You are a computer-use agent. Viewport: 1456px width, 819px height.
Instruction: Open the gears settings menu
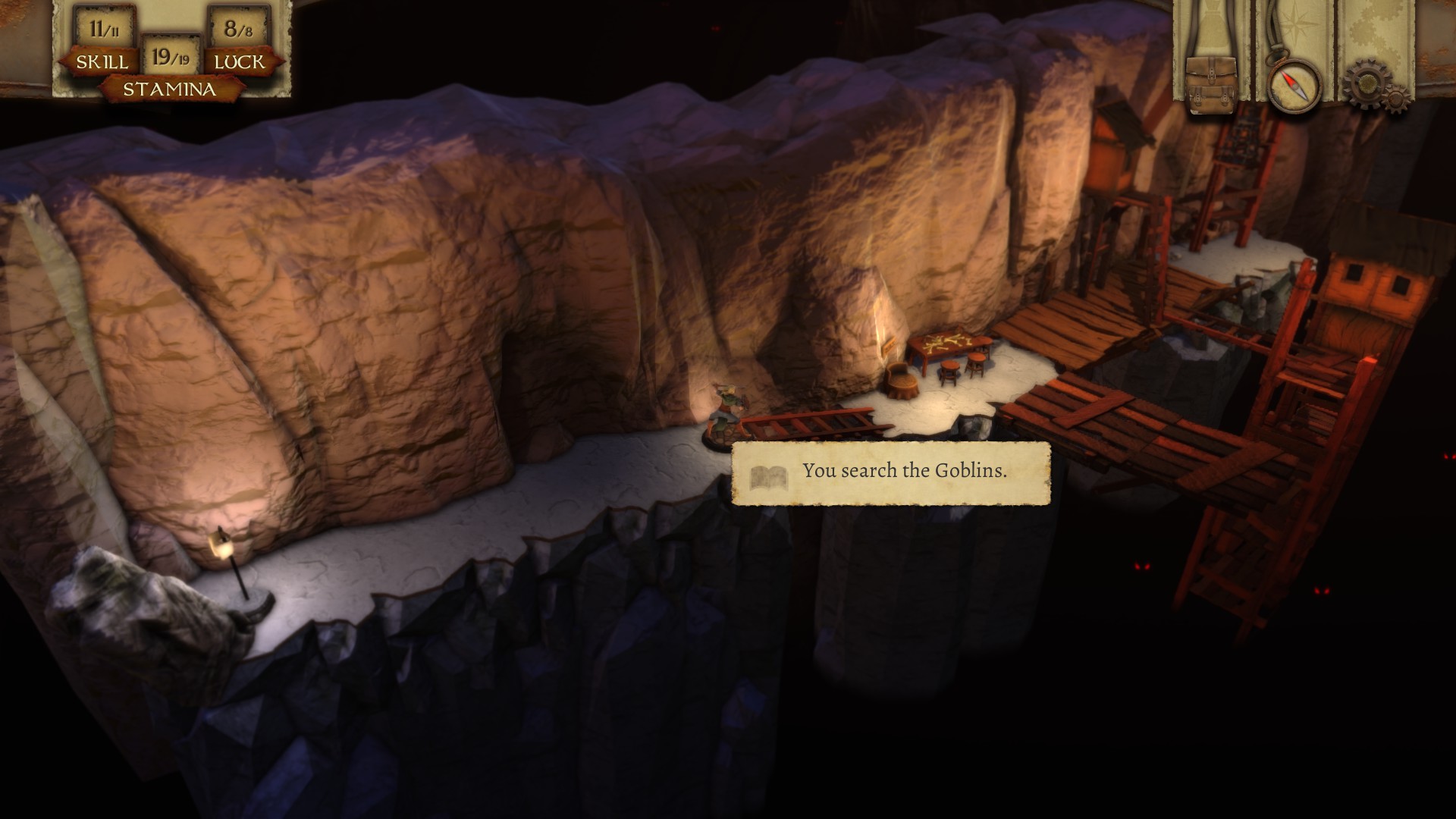1376,85
